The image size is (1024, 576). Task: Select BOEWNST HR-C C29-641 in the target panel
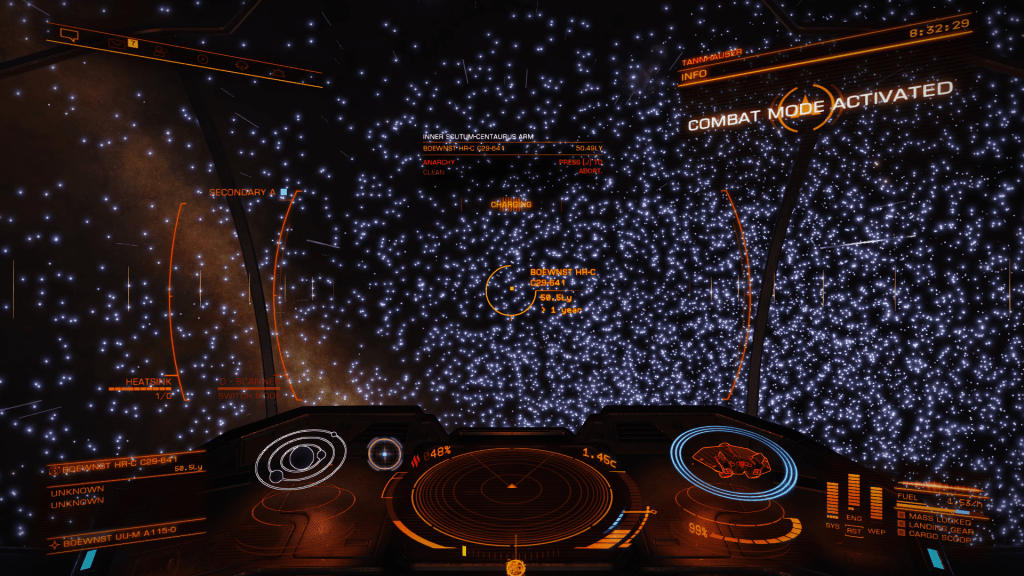click(112, 466)
